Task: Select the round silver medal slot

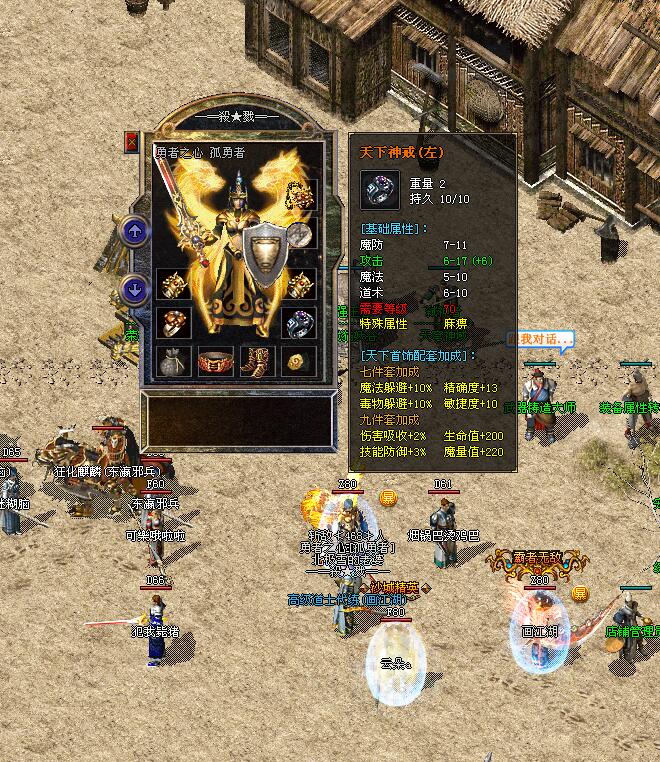Action: (298, 236)
